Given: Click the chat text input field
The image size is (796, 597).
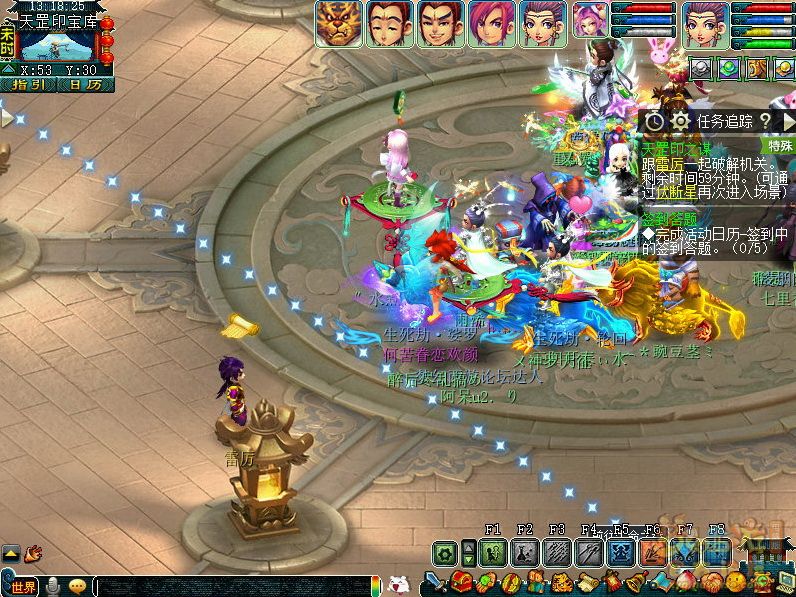Looking at the screenshot, I should pyautogui.click(x=230, y=586).
